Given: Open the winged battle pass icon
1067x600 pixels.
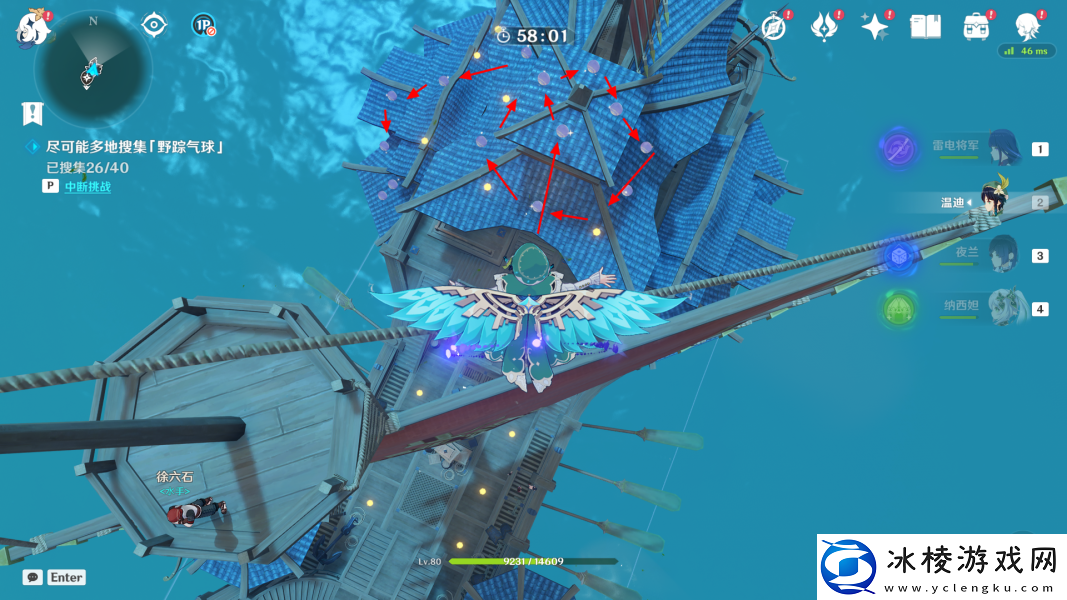Looking at the screenshot, I should click(x=824, y=26).
